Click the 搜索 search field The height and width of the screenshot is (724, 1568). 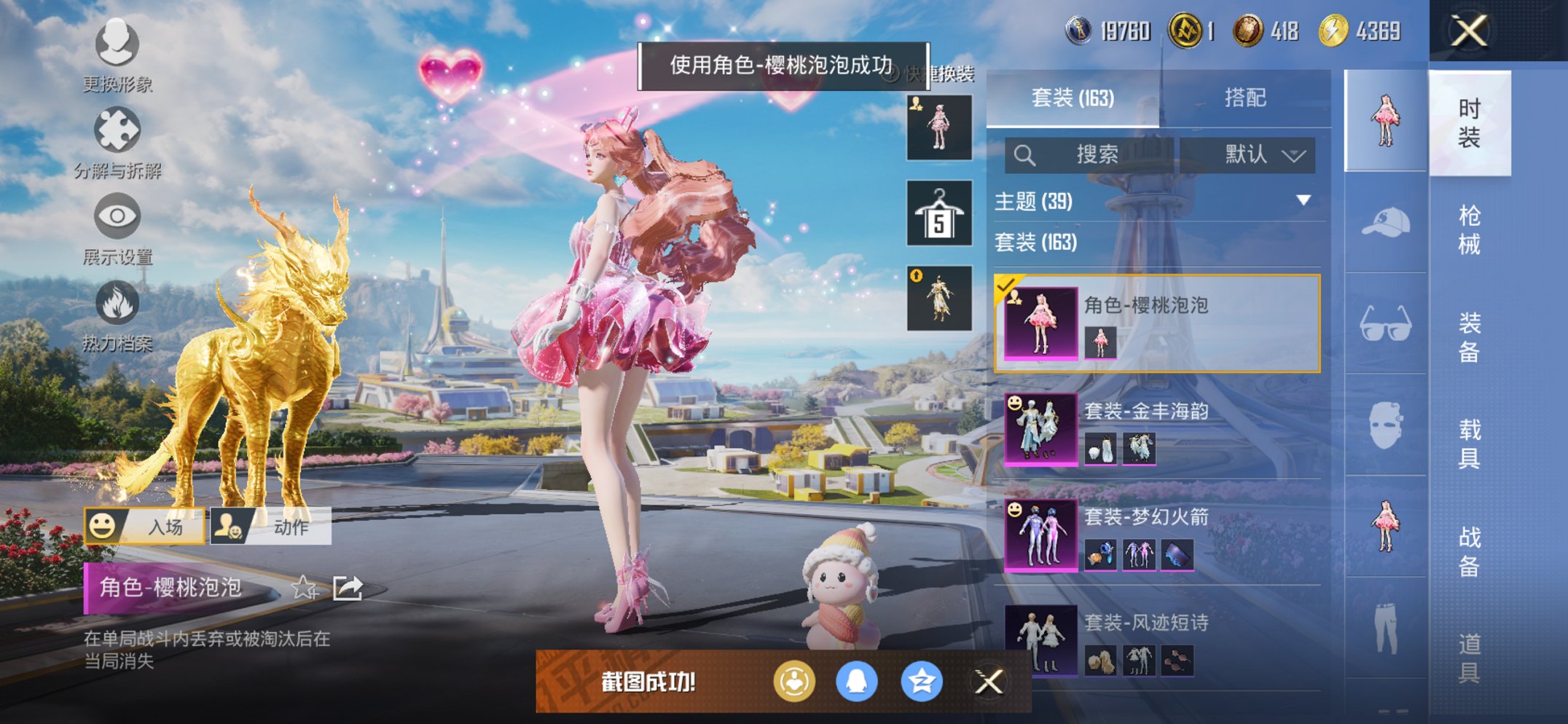[1095, 154]
